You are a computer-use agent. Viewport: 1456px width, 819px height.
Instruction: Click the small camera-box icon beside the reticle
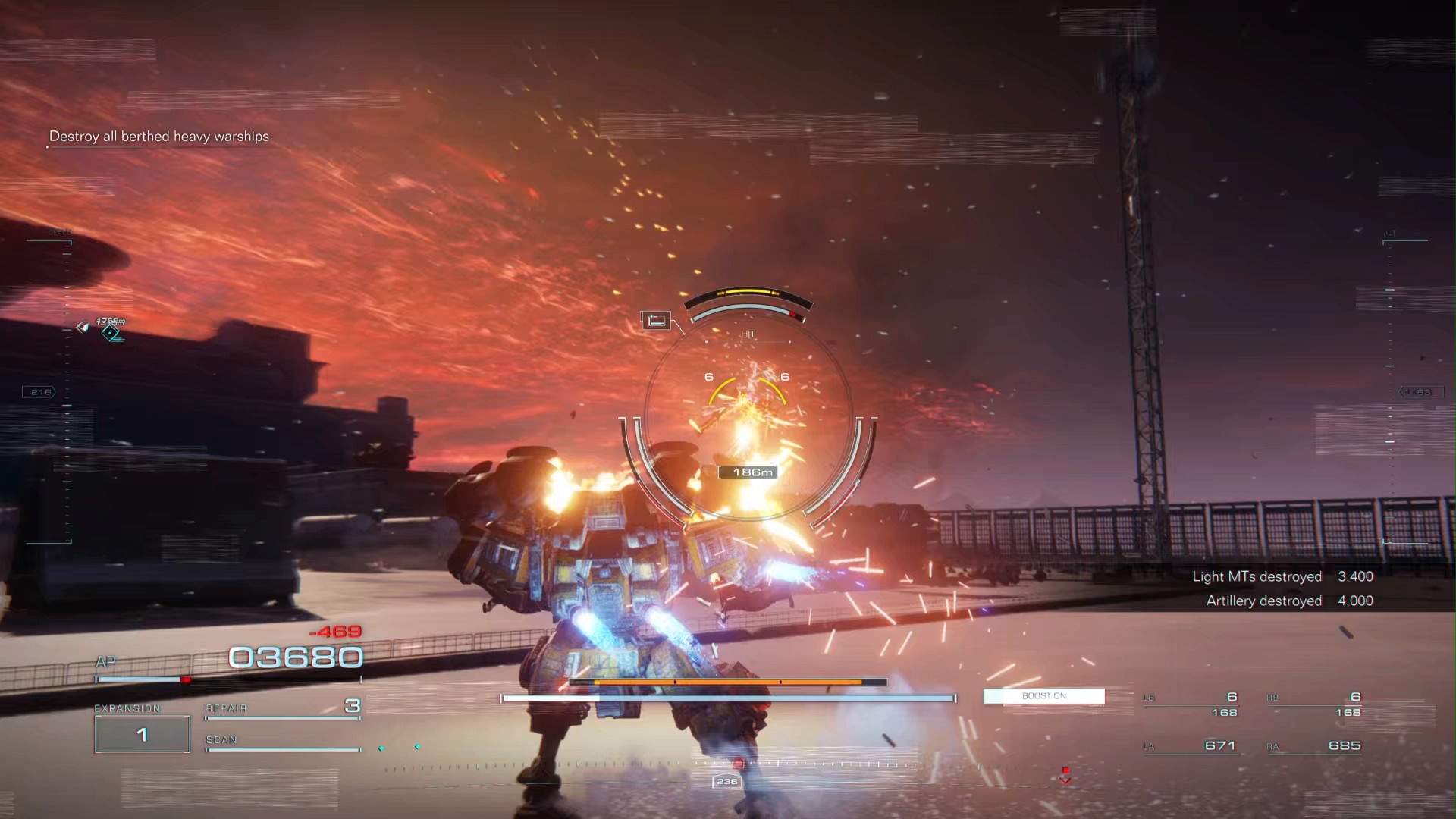pyautogui.click(x=657, y=319)
